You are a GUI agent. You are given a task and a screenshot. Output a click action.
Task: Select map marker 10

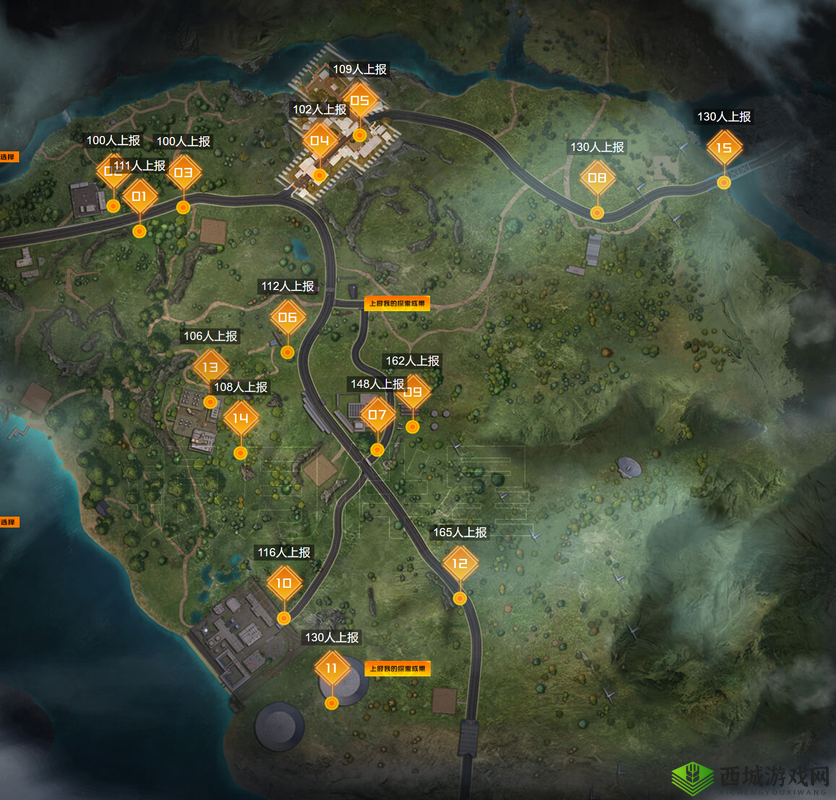284,583
